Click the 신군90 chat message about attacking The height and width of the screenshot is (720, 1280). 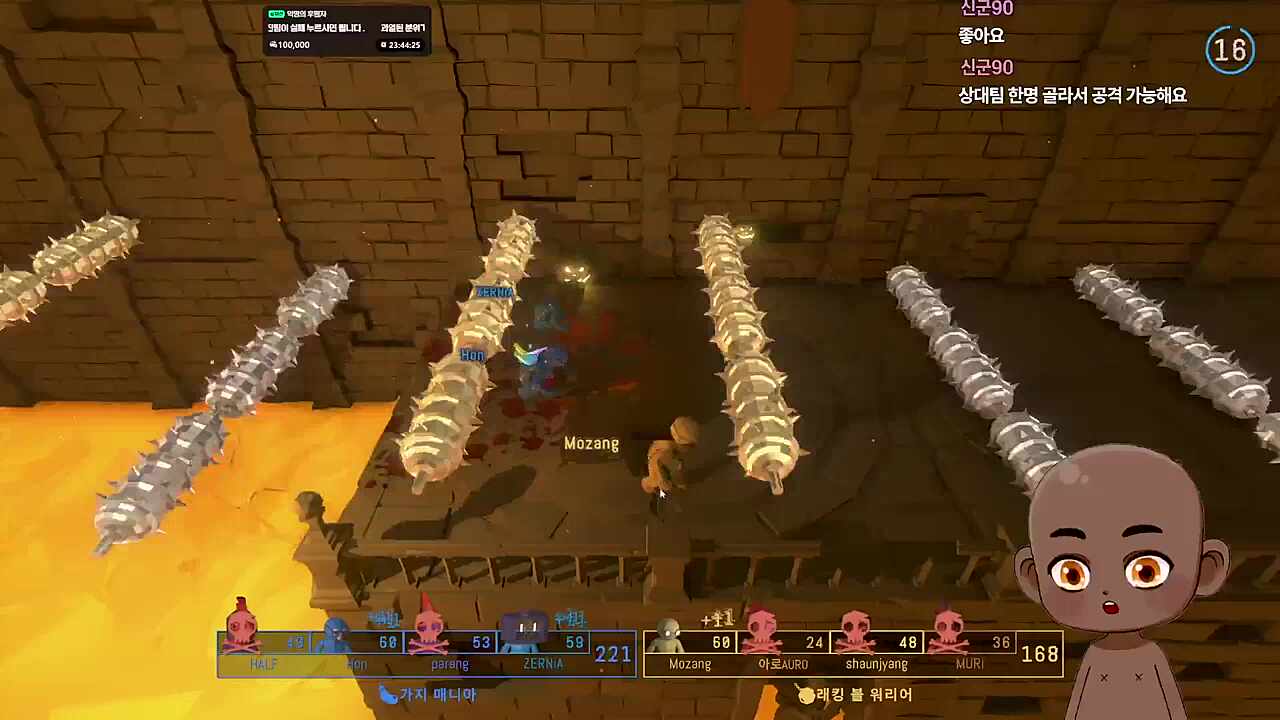pos(1072,96)
